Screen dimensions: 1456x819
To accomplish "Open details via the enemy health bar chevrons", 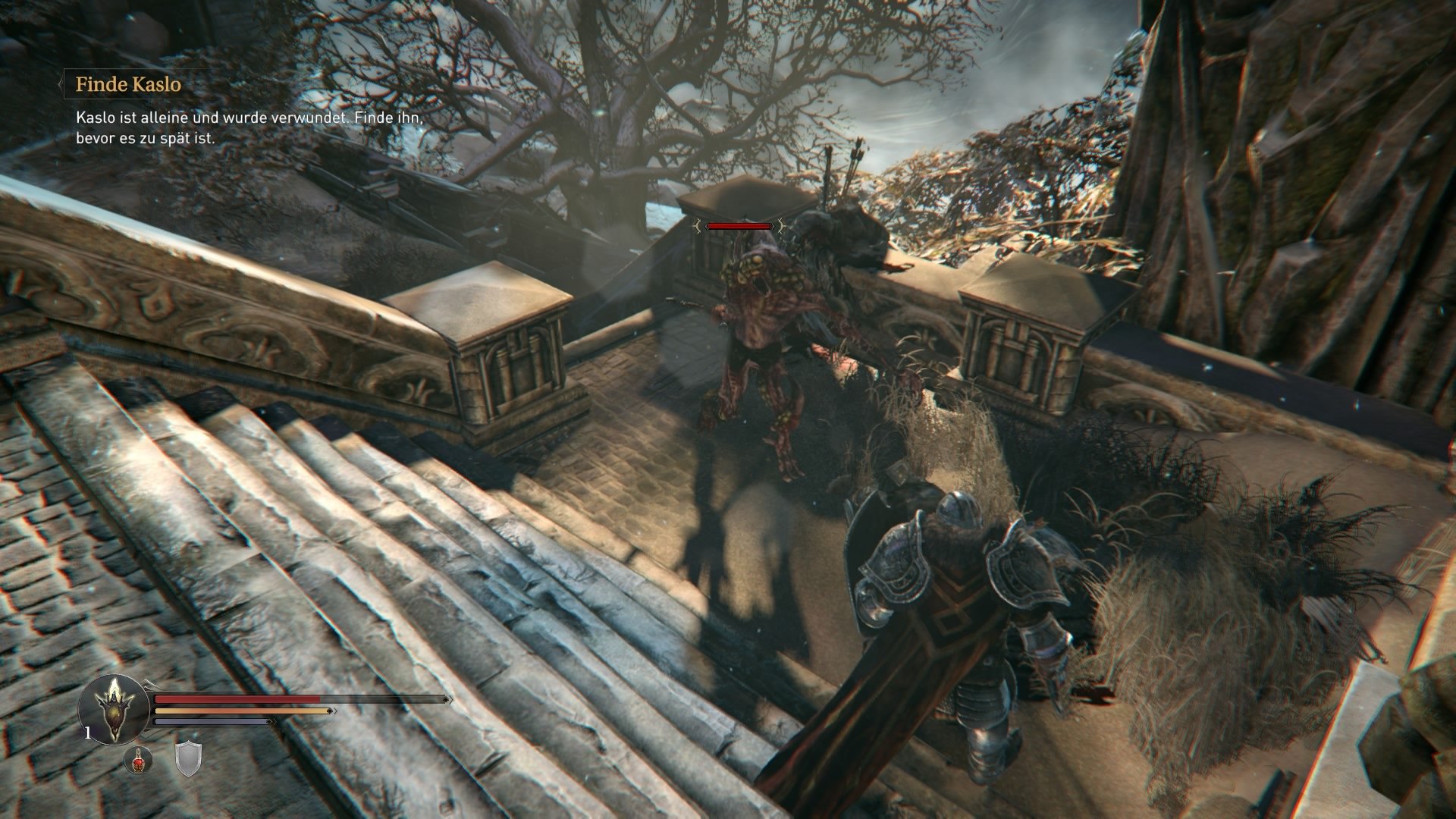I will tap(738, 225).
